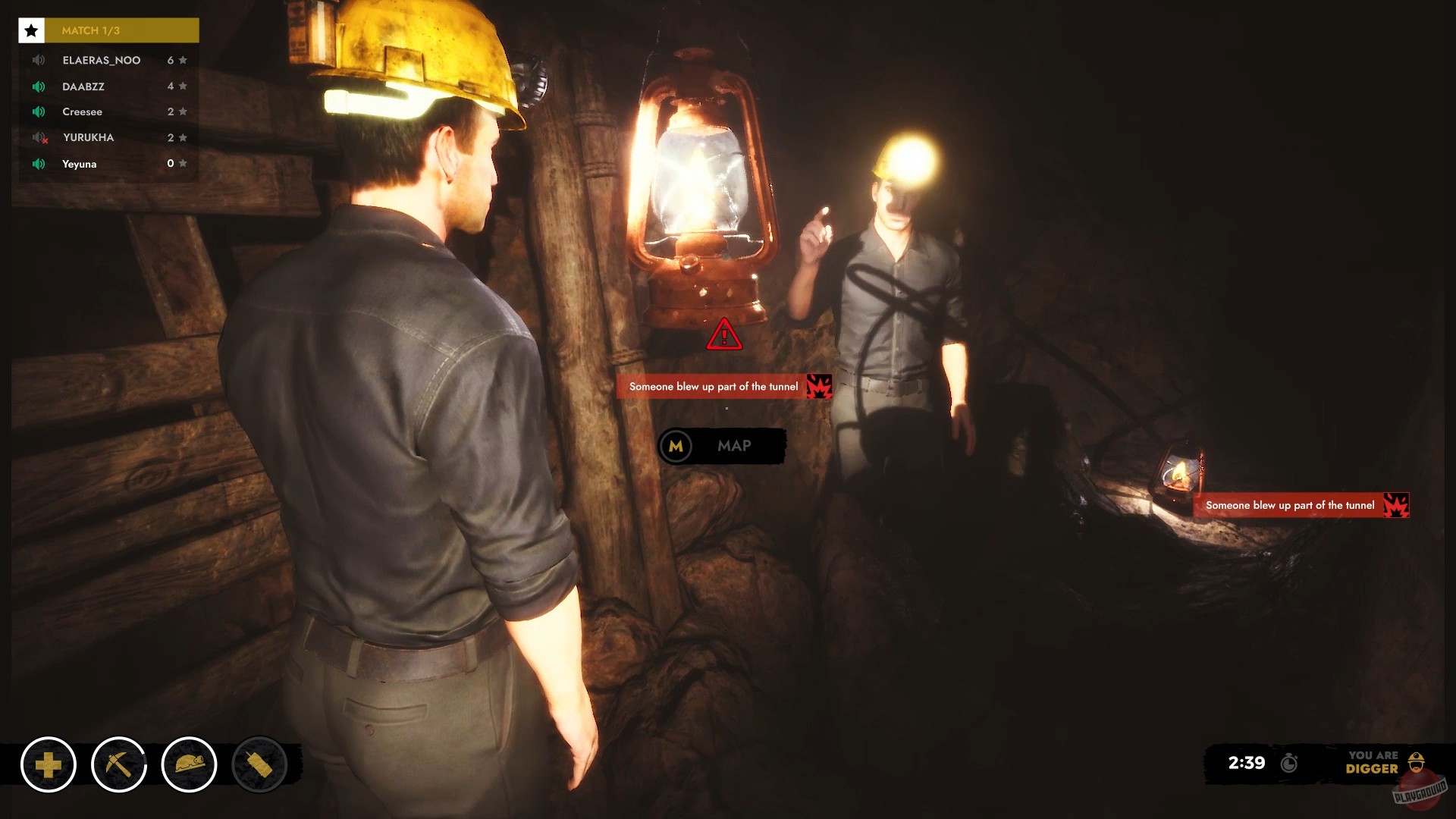This screenshot has width=1456, height=819.
Task: Click Yeyuna's star score counter
Action: (176, 163)
